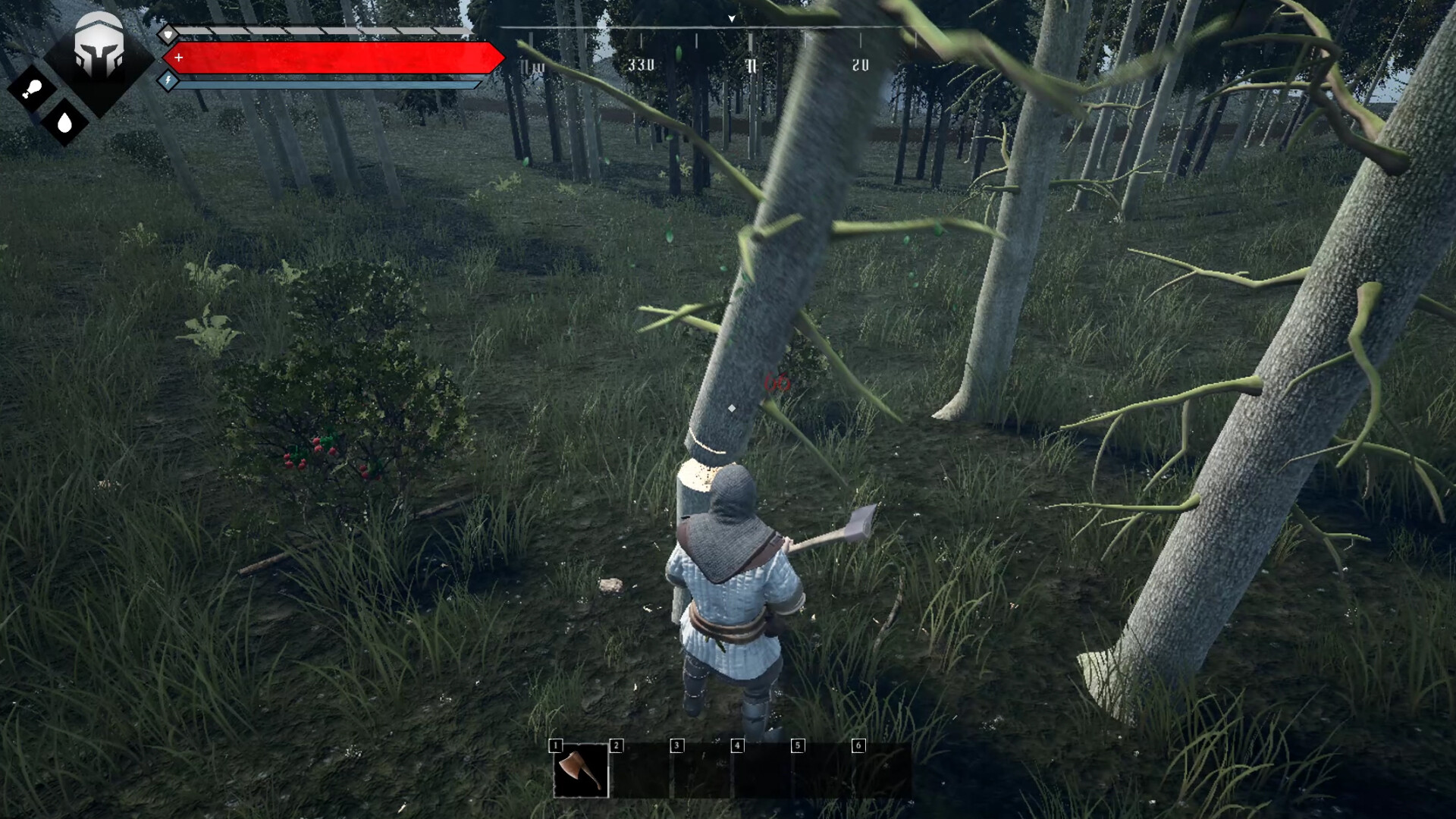
Task: Click the crosshair diamond at screen center
Action: (730, 407)
